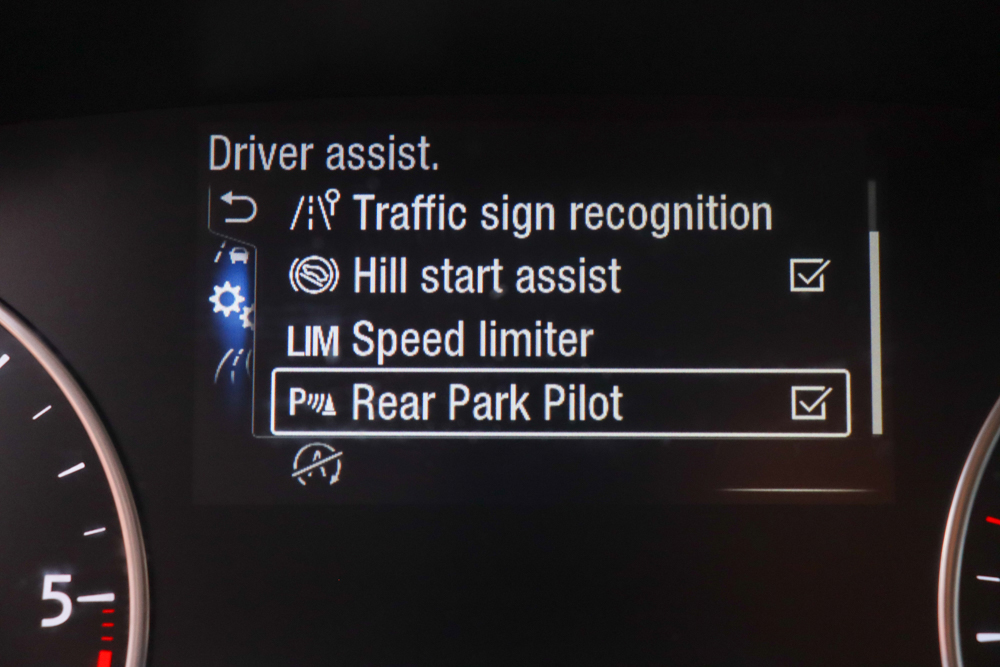
Task: Choose the Speed limiter menu entry
Action: click(x=472, y=340)
